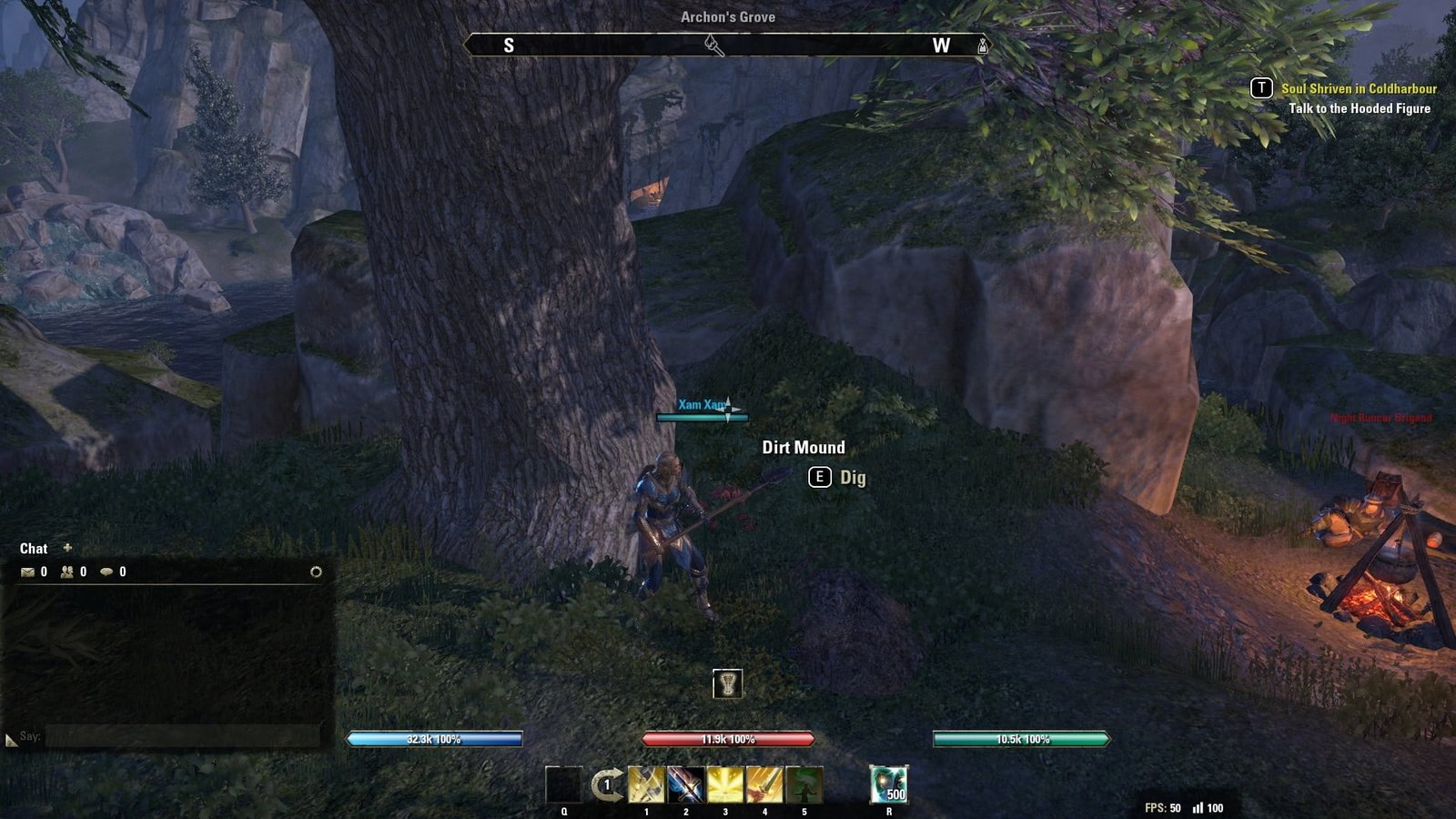Activate the radiant yellow light burst ability
The width and height of the screenshot is (1456, 819).
pyautogui.click(x=725, y=784)
